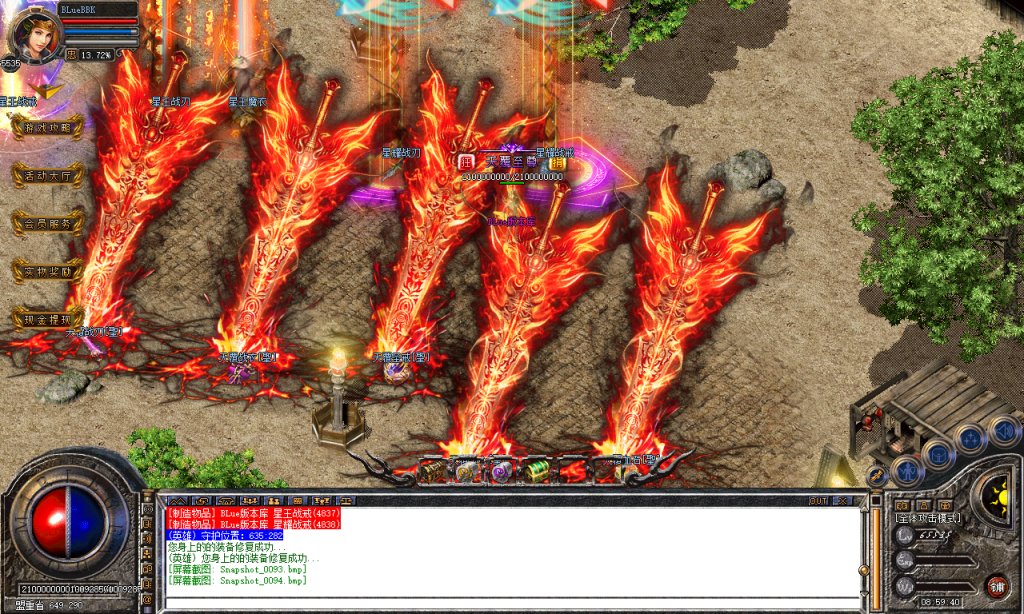The width and height of the screenshot is (1024, 614).
Task: Open the 活动大厅 activity hall
Action: click(x=47, y=174)
